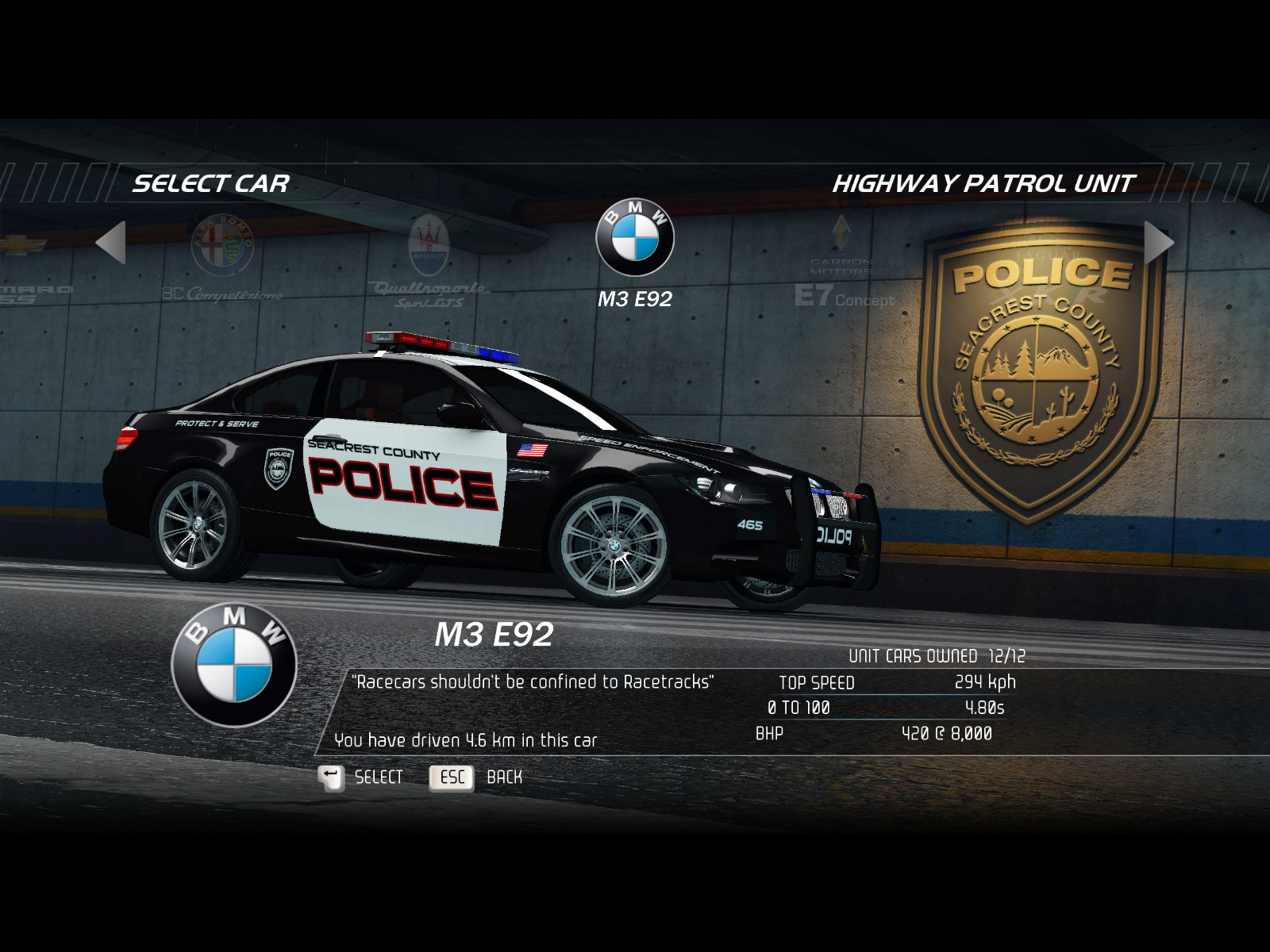Viewport: 1270px width, 952px height.
Task: Pick the Maserati Quattroporte Sport GTS
Action: pyautogui.click(x=429, y=258)
